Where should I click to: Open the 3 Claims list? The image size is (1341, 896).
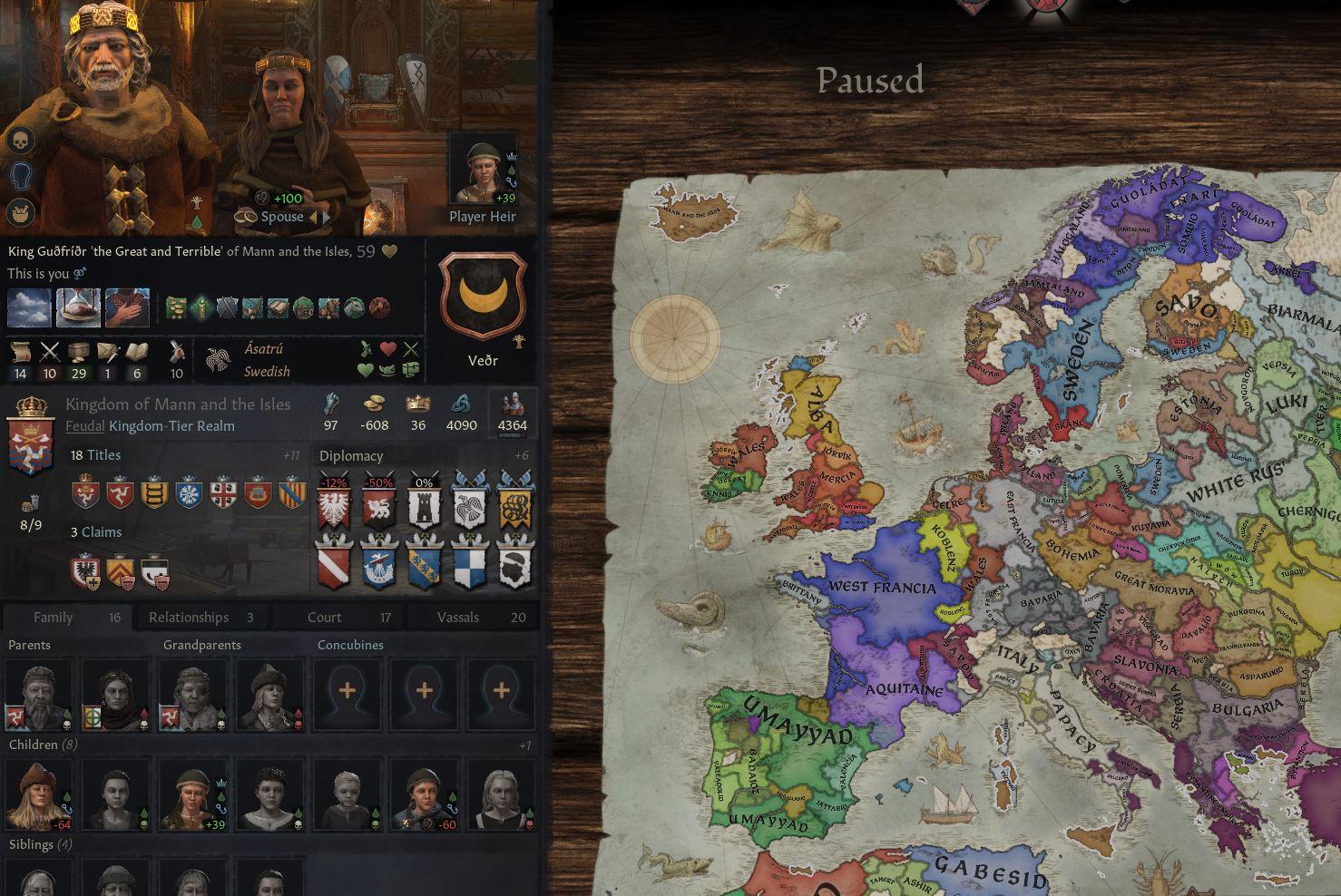click(97, 532)
